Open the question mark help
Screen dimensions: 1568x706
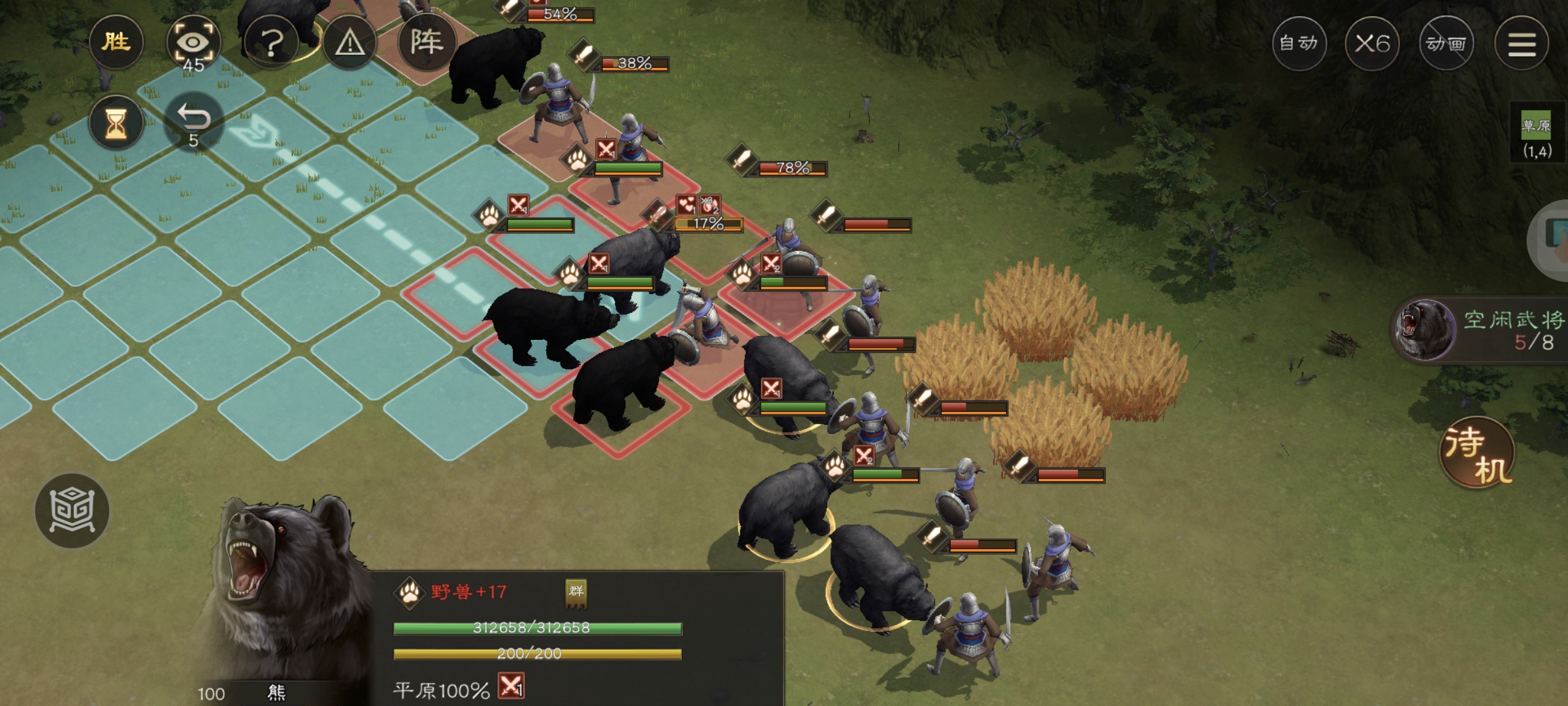click(x=271, y=43)
